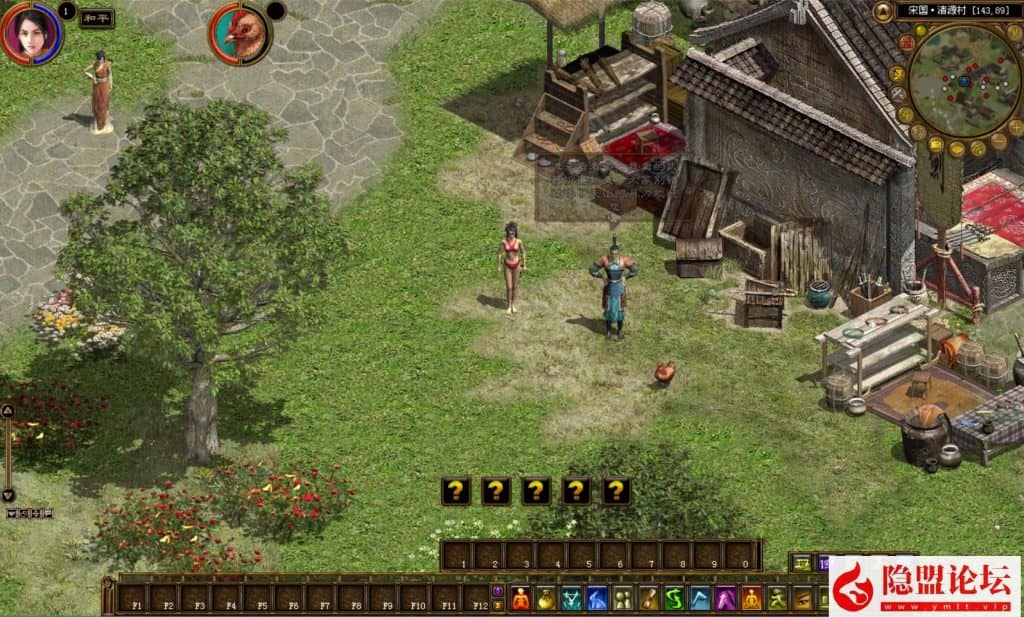Open the yellow sack bag icon
This screenshot has height=617, width=1024.
[546, 599]
